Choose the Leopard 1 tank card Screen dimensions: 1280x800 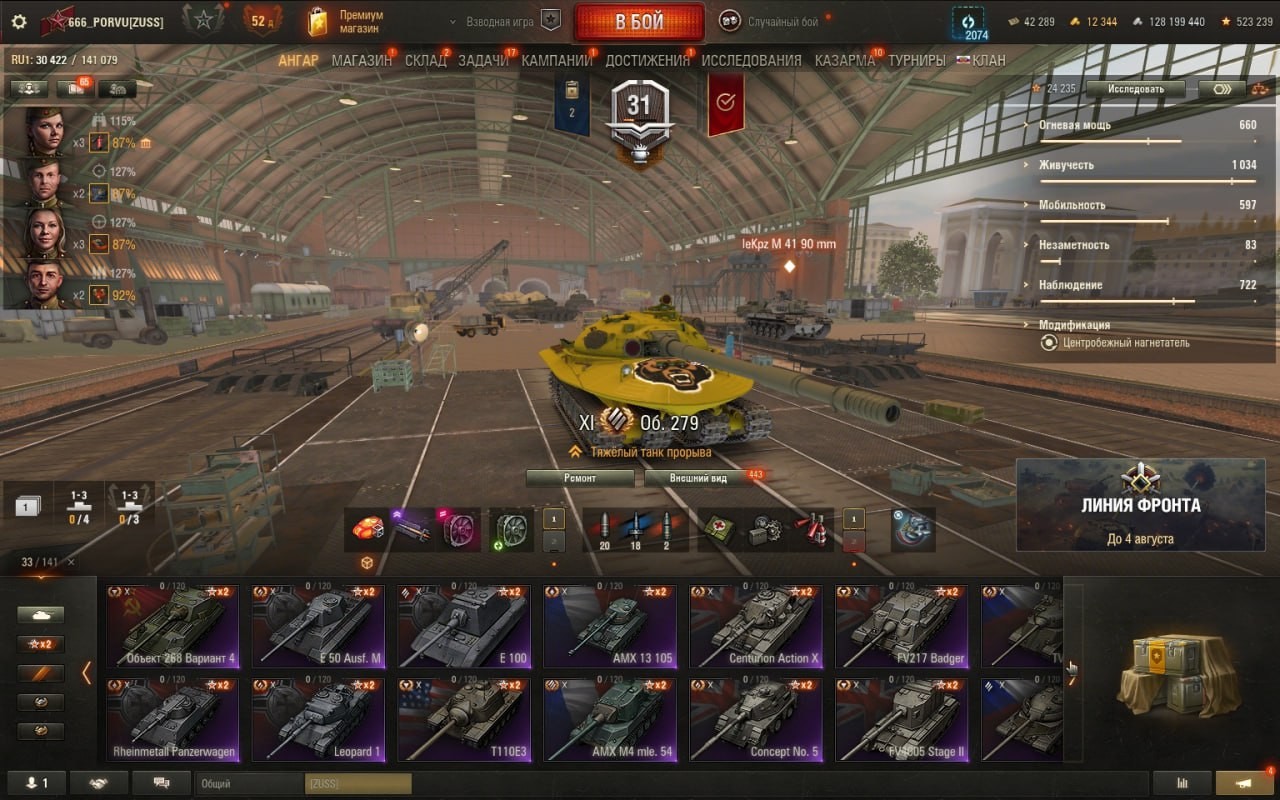(317, 719)
